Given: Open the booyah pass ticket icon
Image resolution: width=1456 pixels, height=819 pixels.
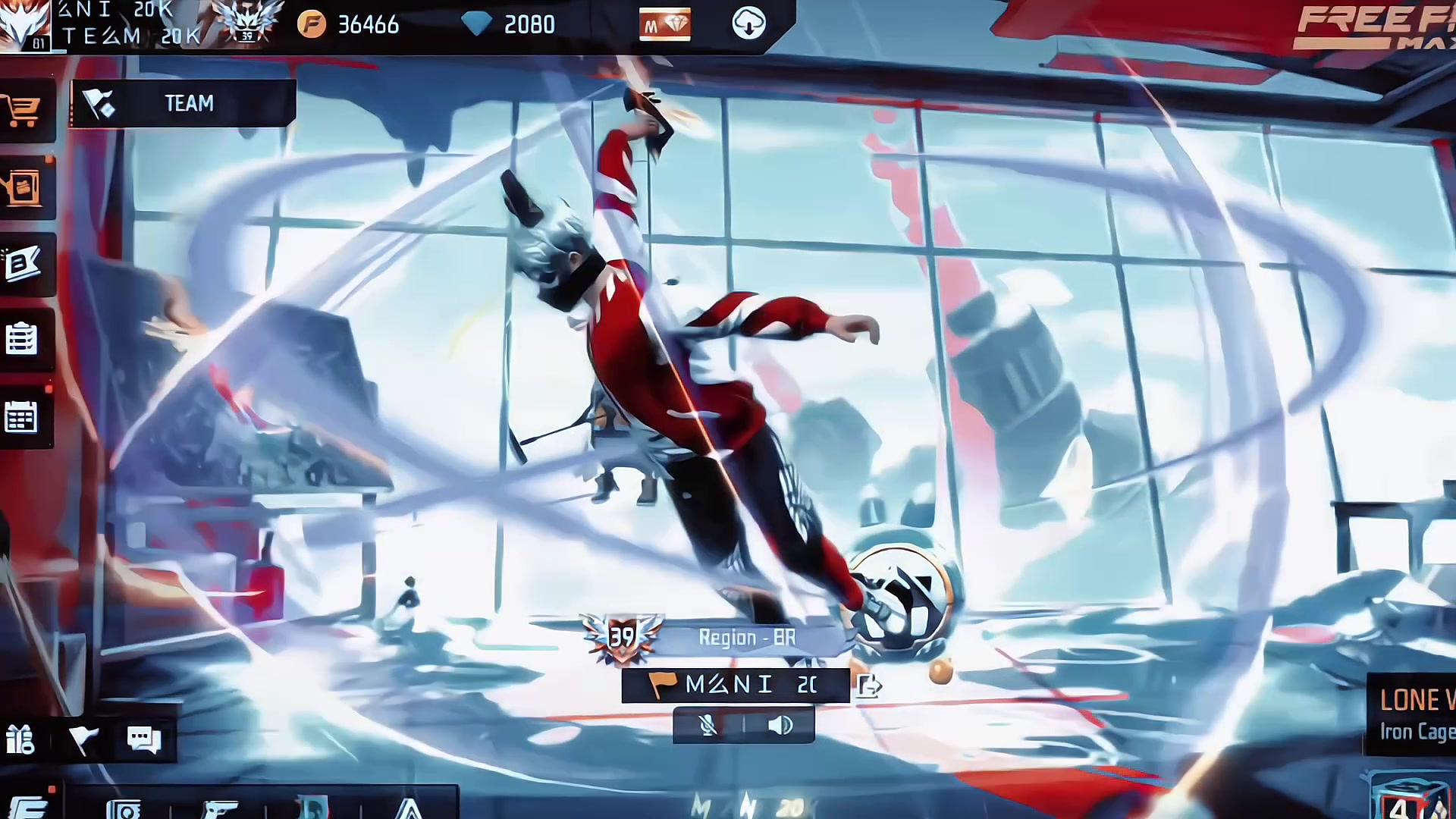Looking at the screenshot, I should pyautogui.click(x=23, y=264).
